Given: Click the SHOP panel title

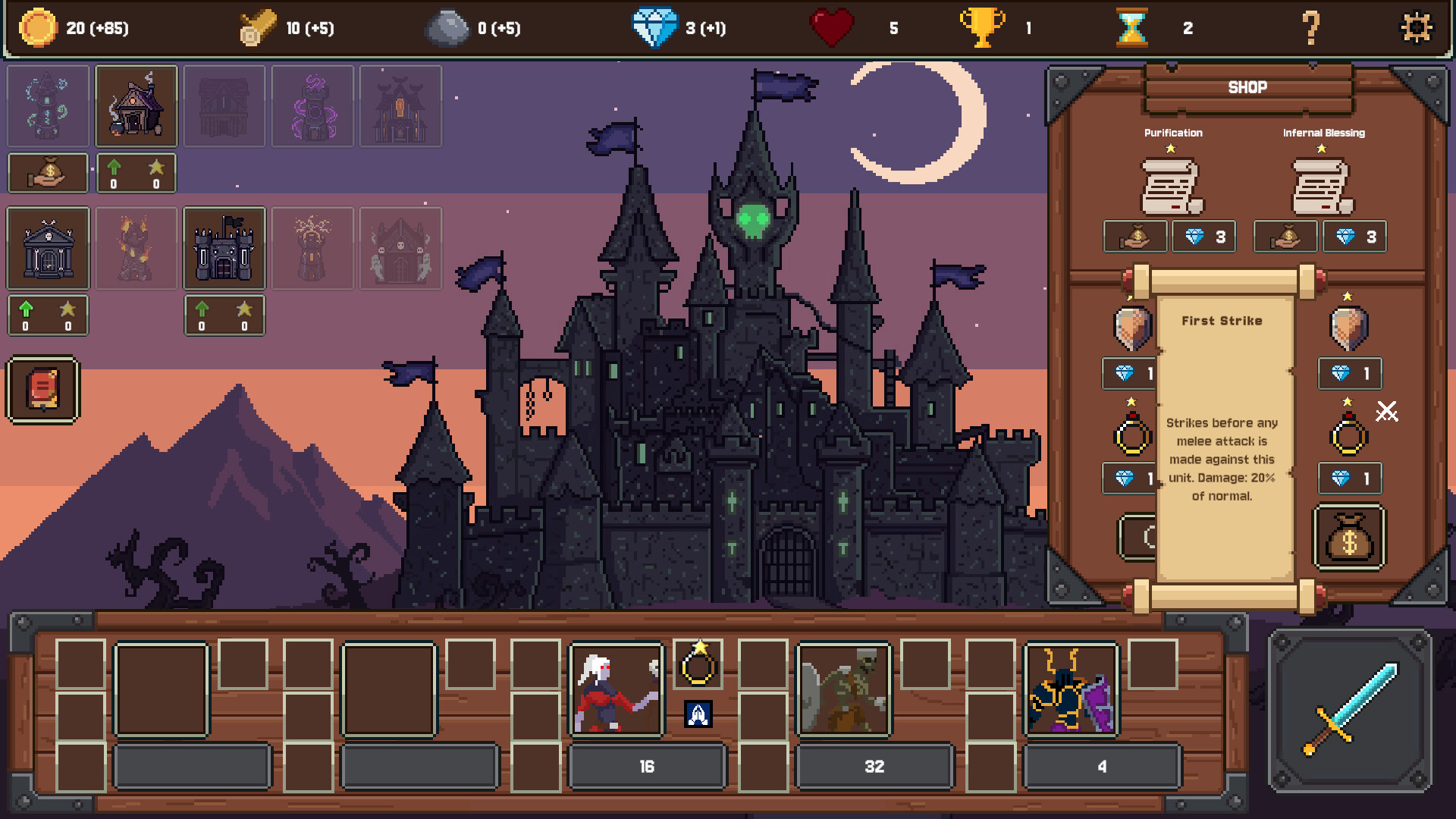Looking at the screenshot, I should click(1248, 86).
